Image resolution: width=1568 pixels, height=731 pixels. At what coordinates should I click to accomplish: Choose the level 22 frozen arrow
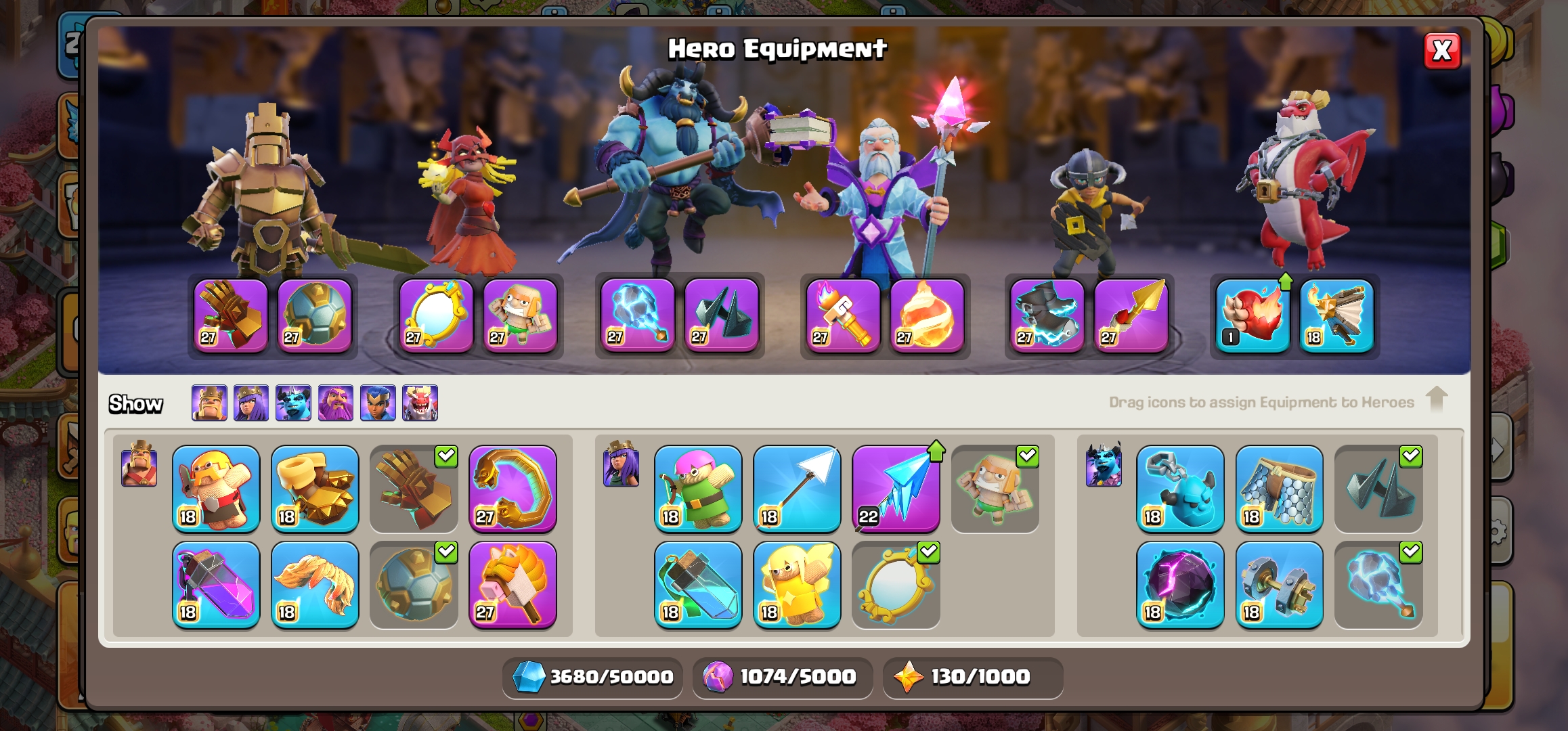point(896,489)
